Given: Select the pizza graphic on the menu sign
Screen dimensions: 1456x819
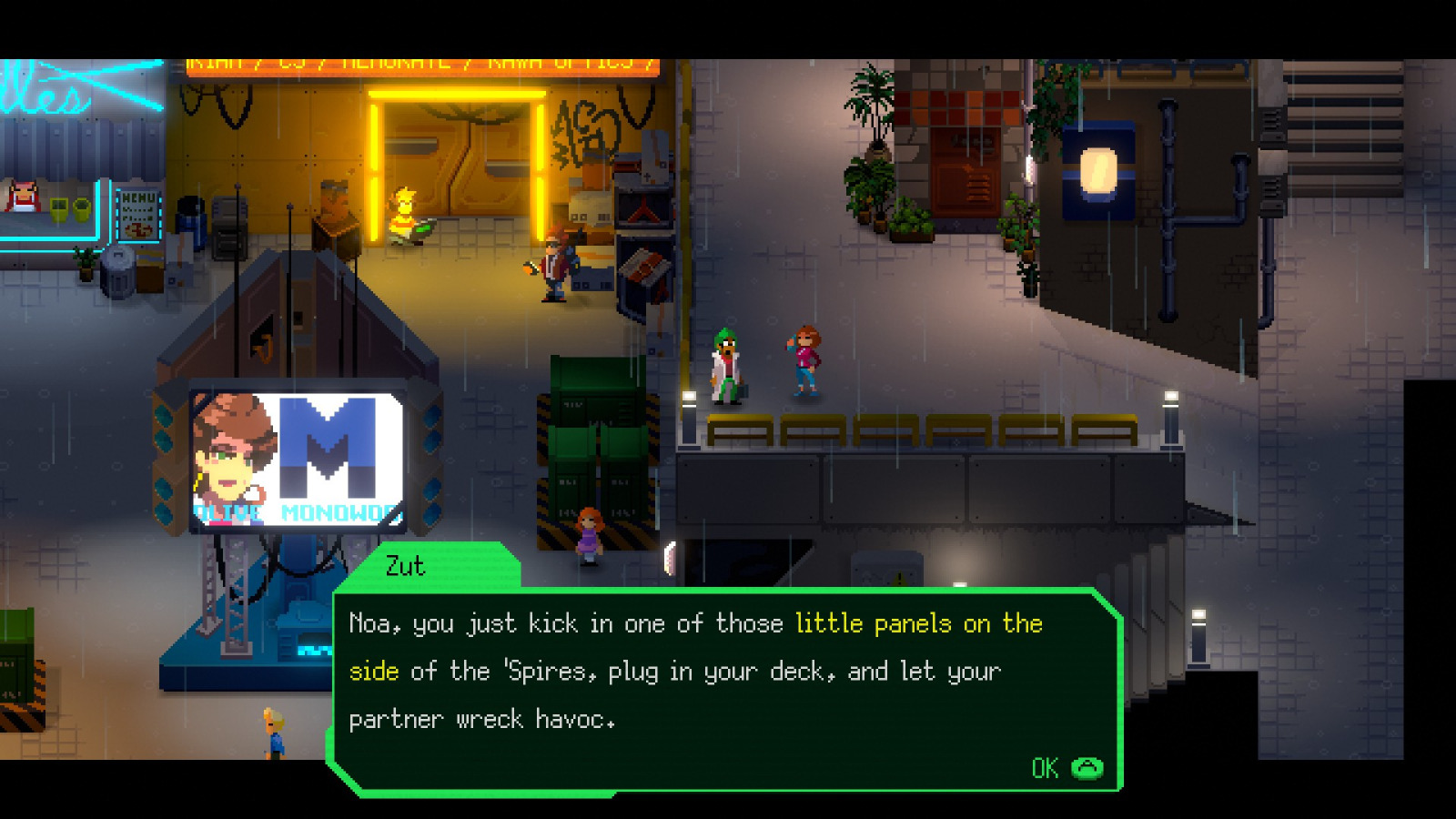Looking at the screenshot, I should tap(137, 229).
